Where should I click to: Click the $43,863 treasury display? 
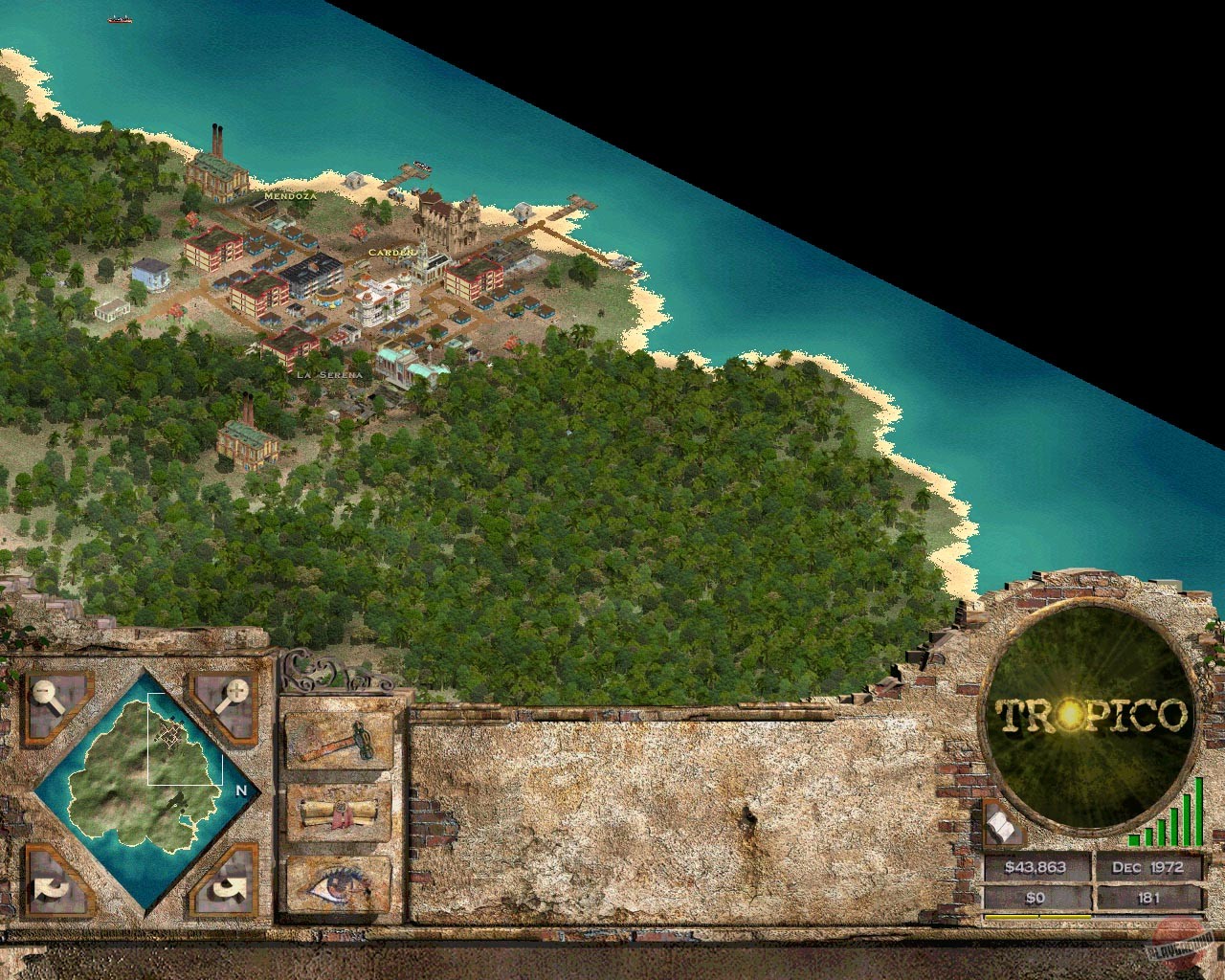tap(1036, 869)
